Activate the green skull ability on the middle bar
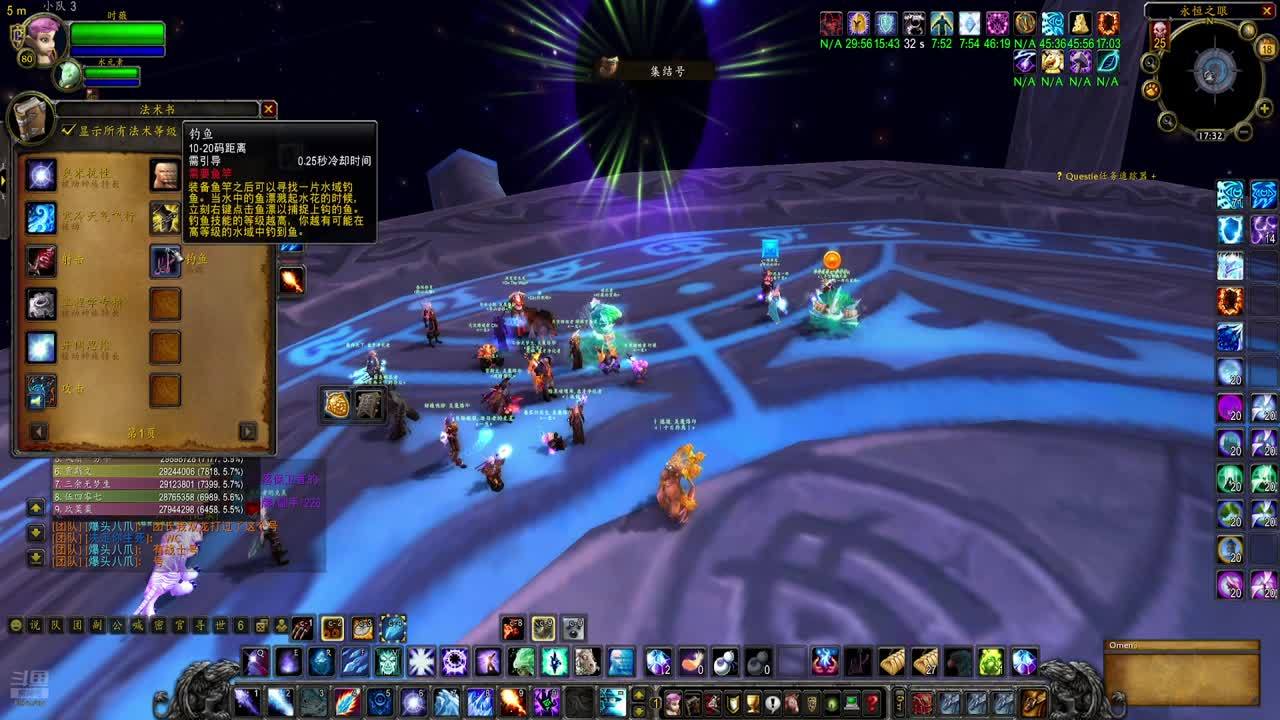 [388, 661]
